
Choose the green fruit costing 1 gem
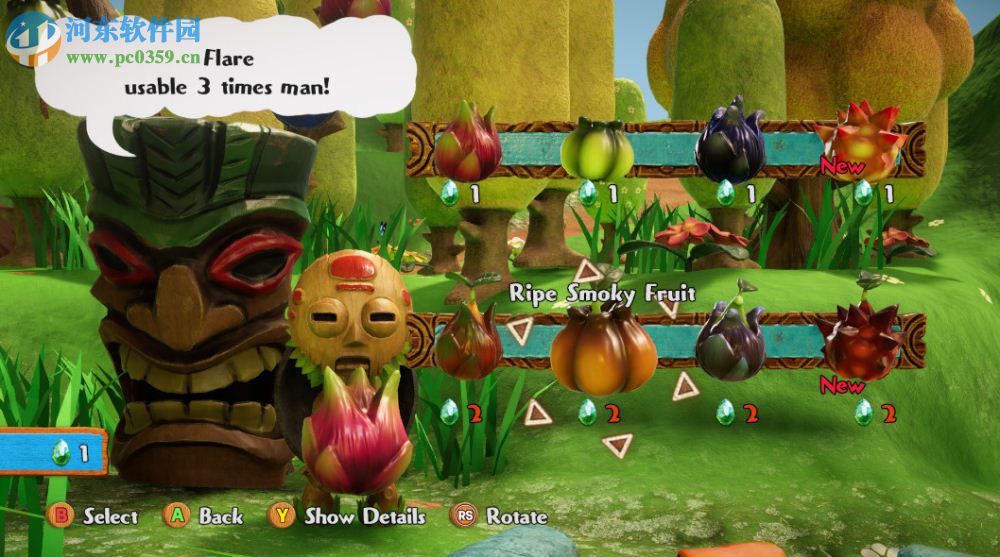(597, 149)
